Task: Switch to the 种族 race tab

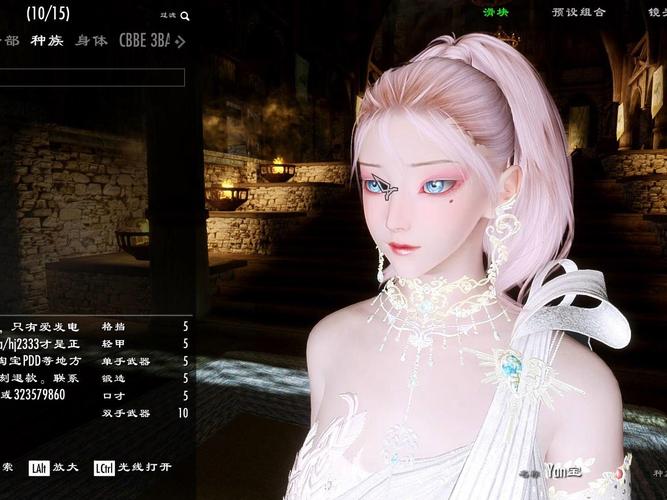Action: click(x=46, y=41)
